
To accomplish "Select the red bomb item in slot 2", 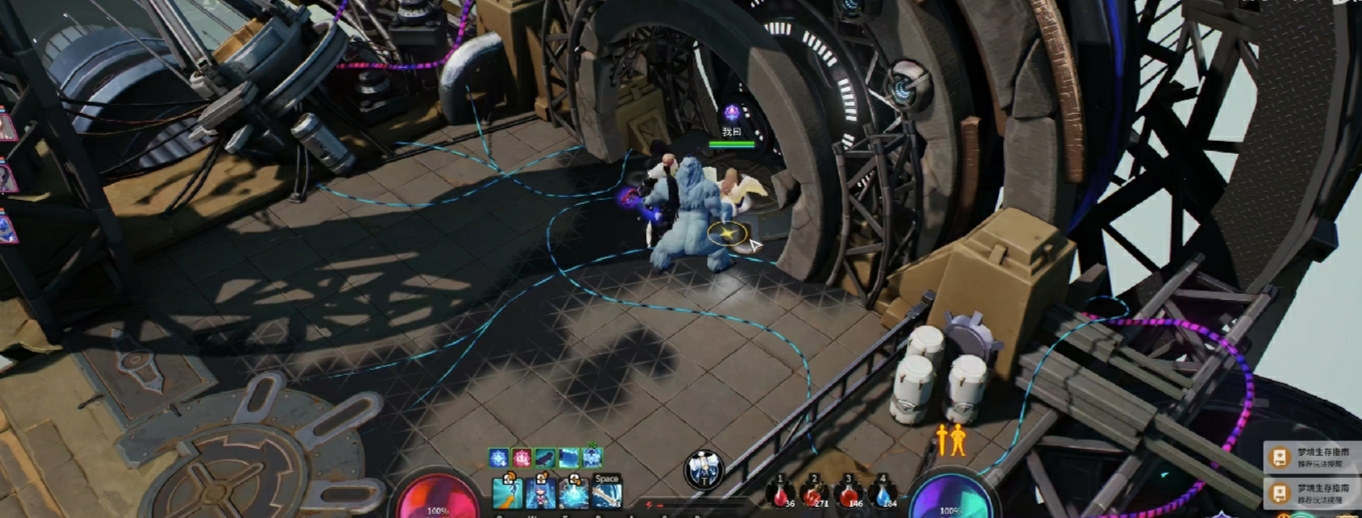I will [815, 493].
